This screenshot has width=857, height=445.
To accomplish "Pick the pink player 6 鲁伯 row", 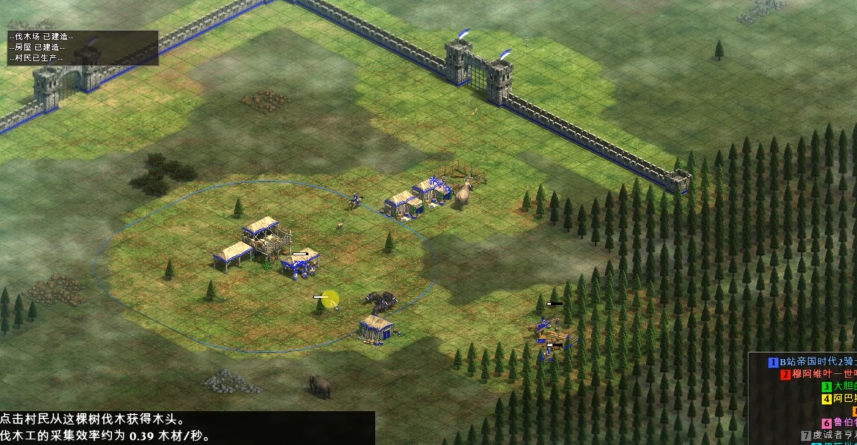I will [x=838, y=423].
